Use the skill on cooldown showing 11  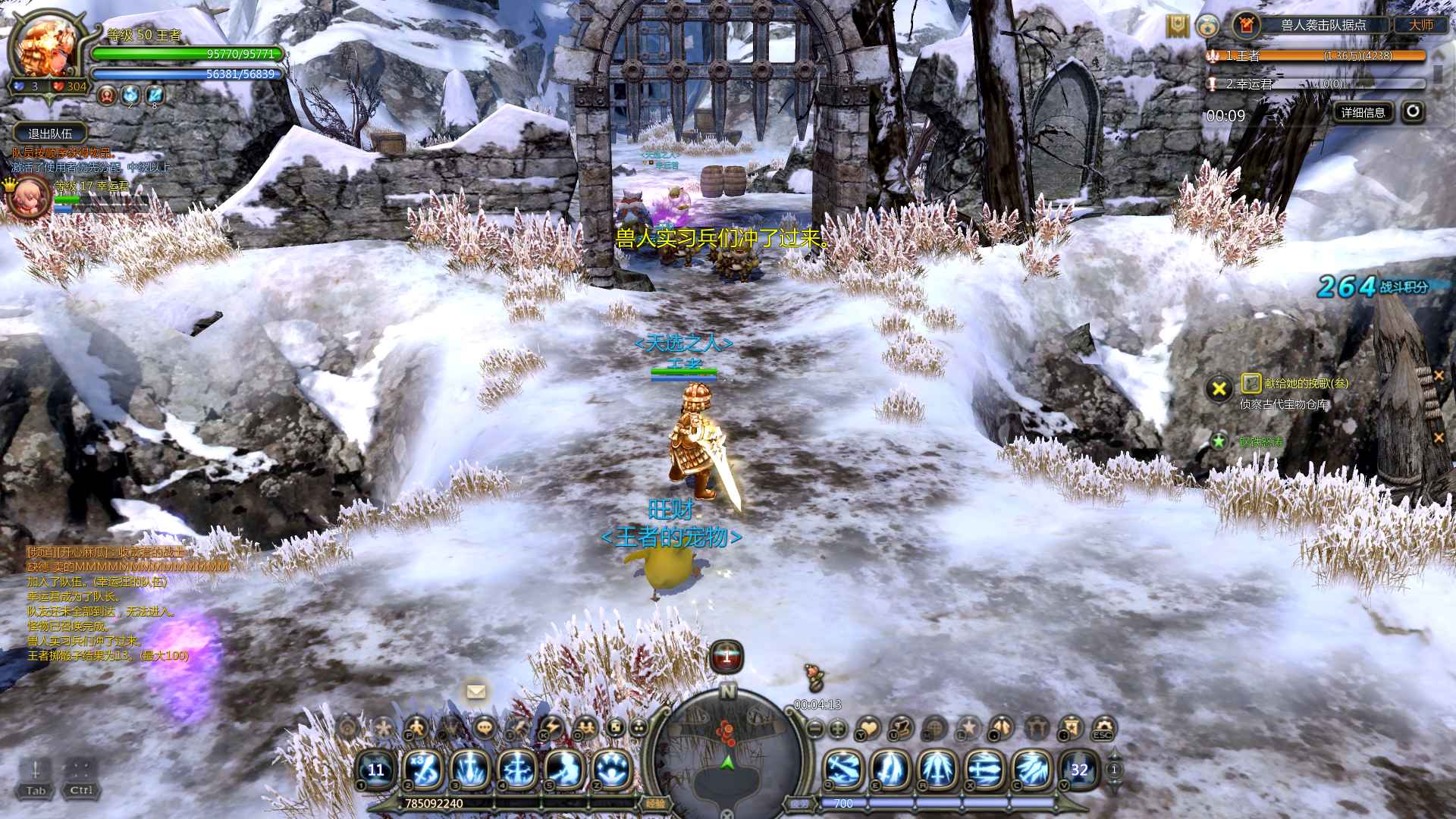[x=376, y=770]
